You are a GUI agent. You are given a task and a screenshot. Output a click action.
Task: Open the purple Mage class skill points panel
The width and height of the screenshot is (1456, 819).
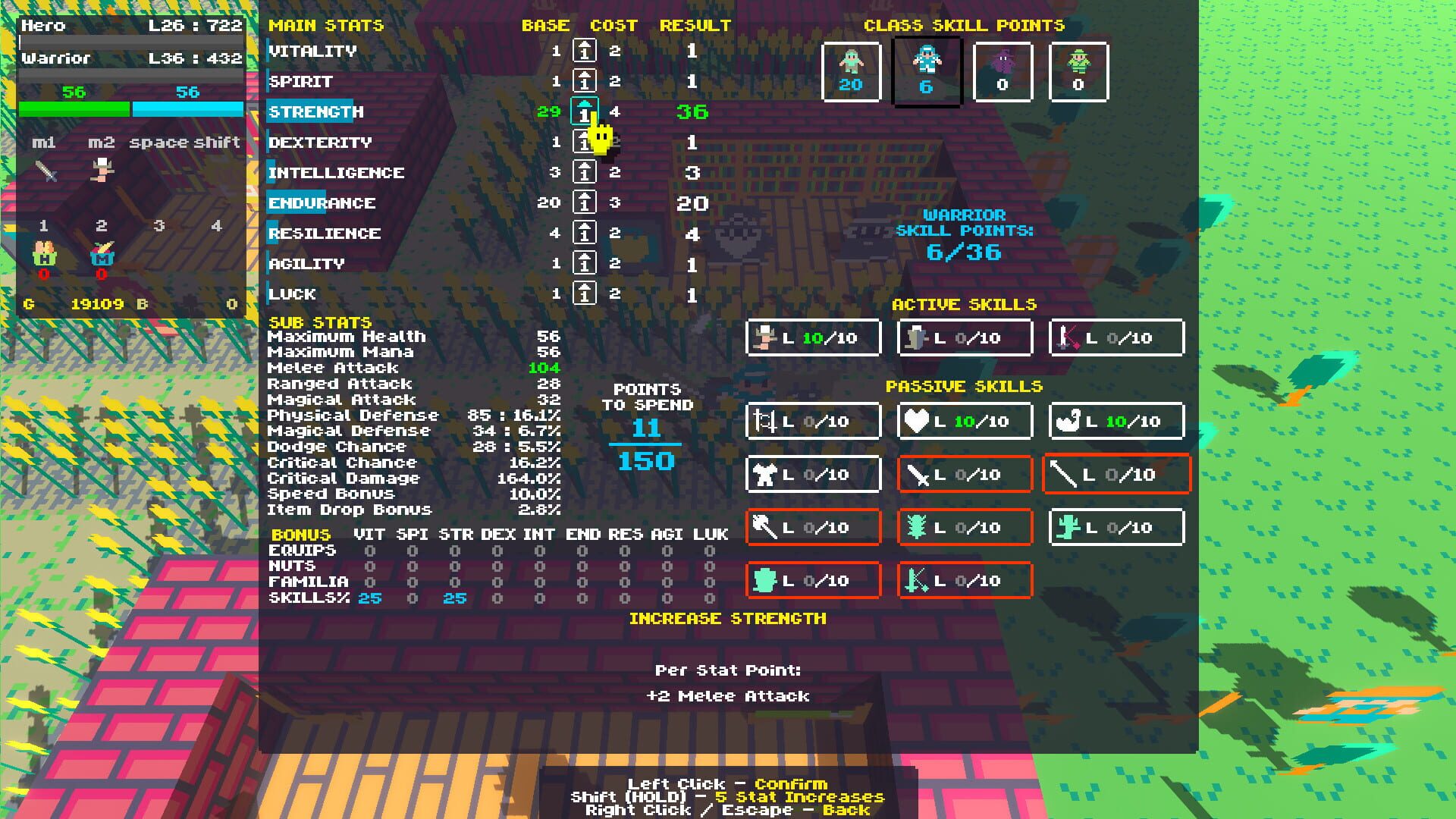tap(1003, 72)
